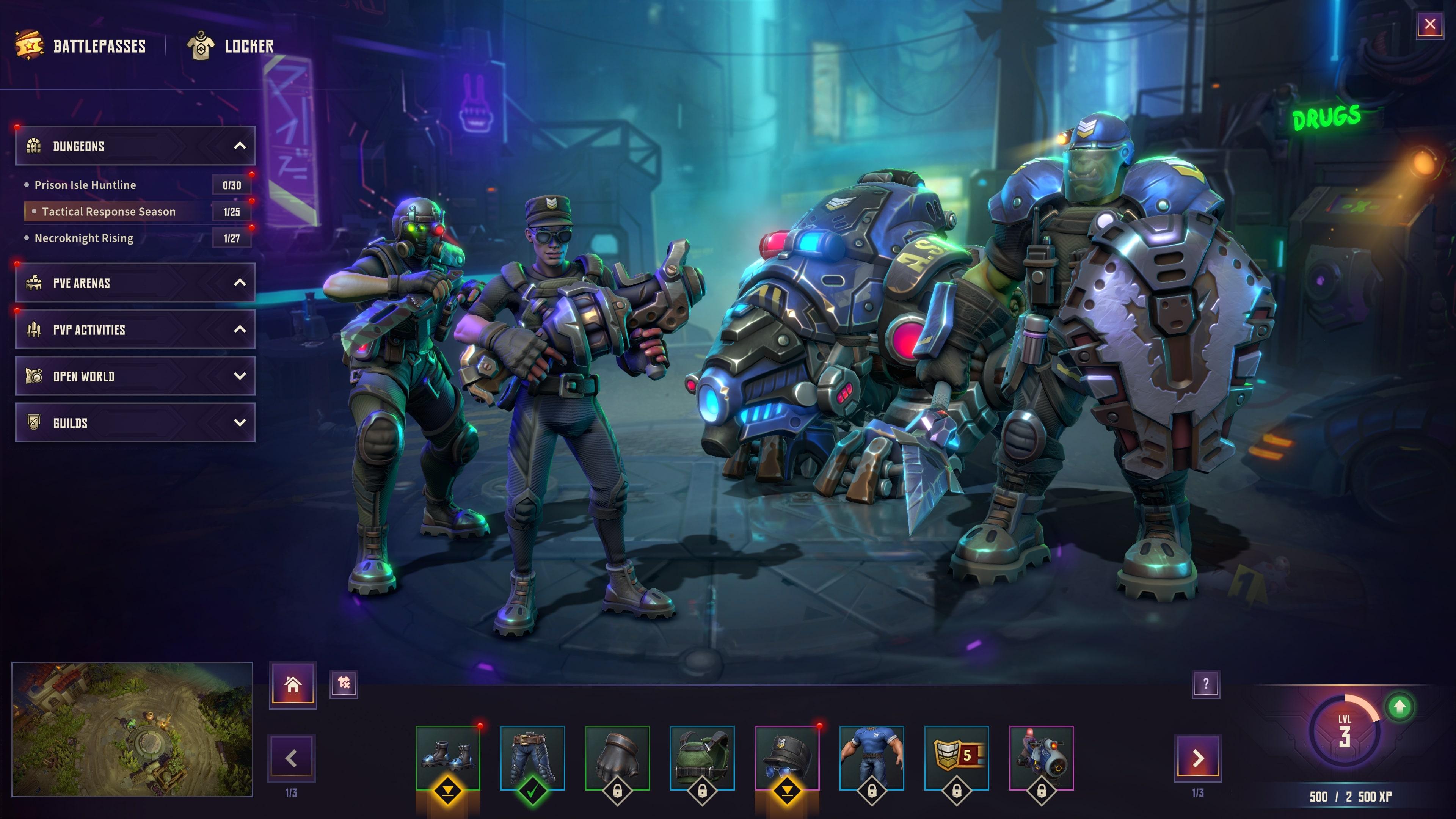Open the Battlepasses section
1456x819 pixels.
click(99, 46)
